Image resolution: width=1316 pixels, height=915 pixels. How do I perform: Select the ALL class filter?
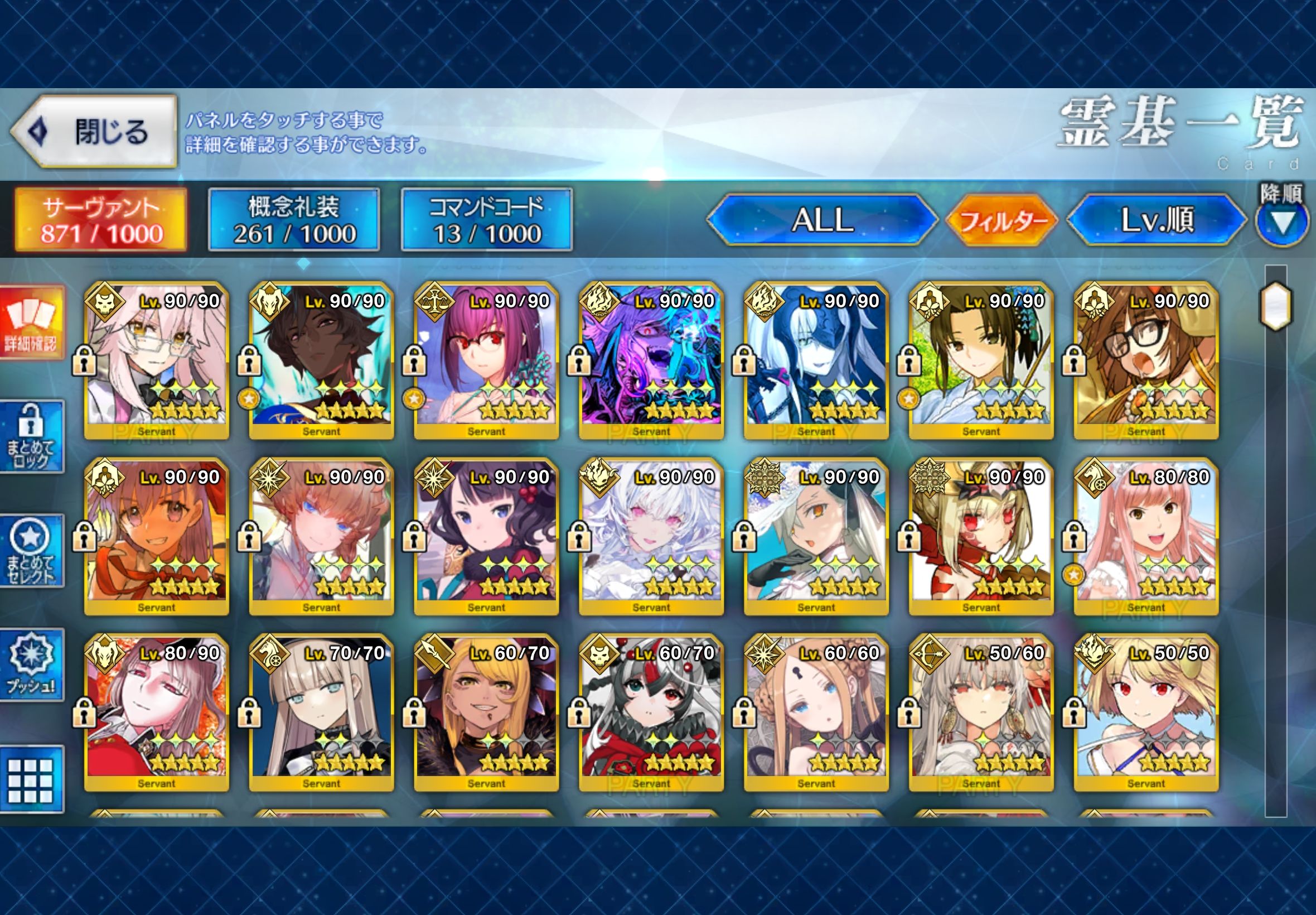click(x=822, y=220)
